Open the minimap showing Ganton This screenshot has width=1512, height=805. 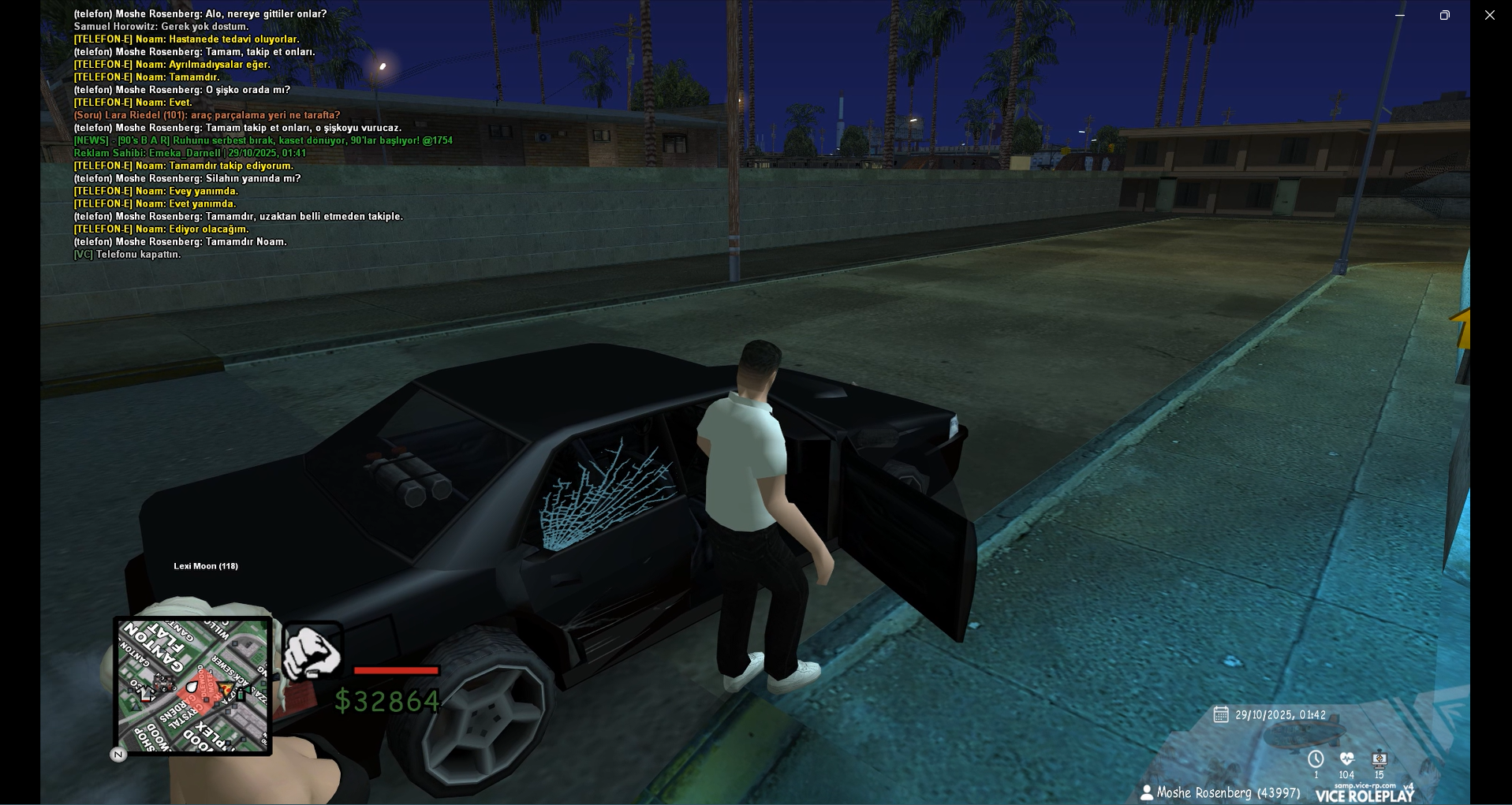tap(192, 685)
